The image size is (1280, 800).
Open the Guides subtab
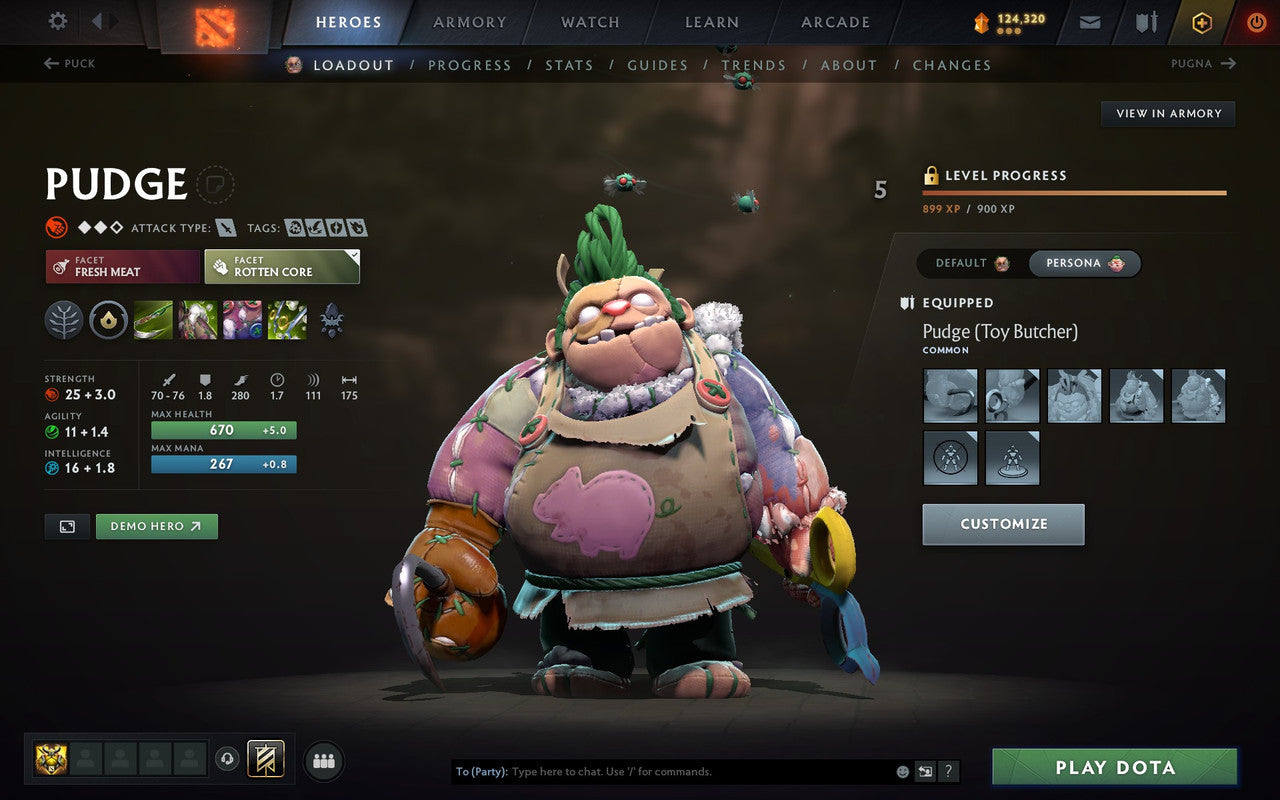coord(657,65)
